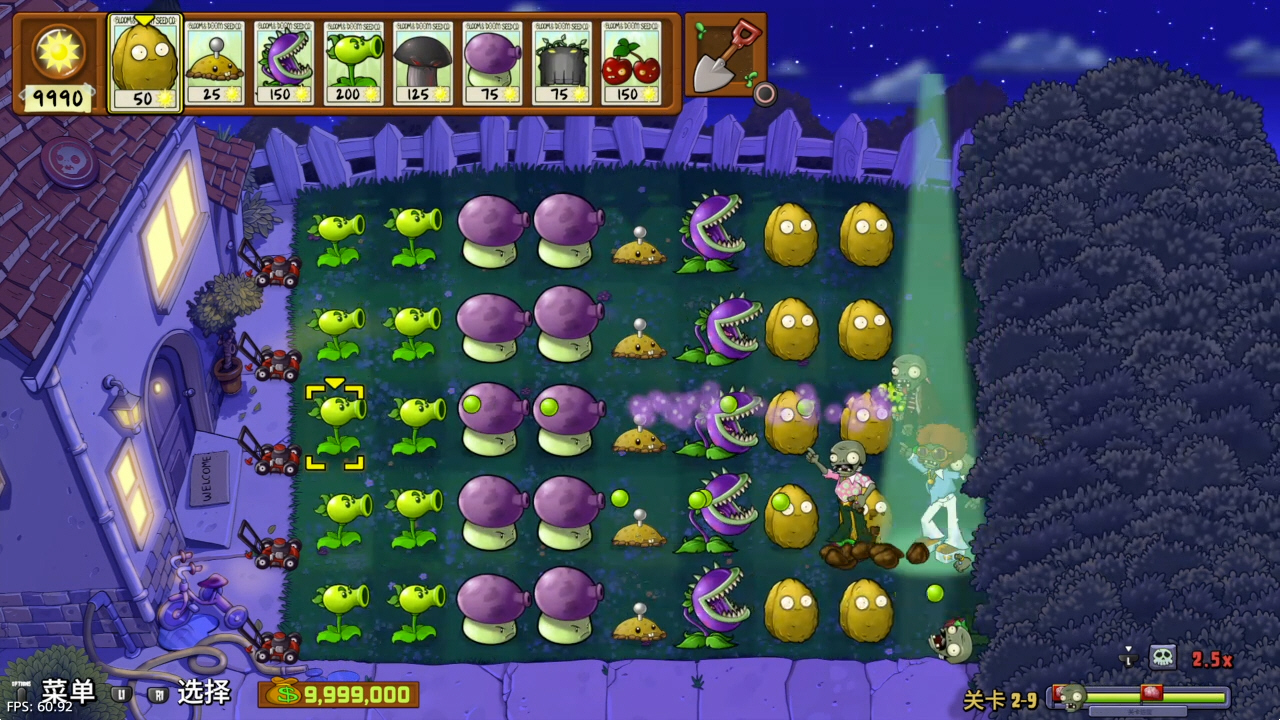This screenshot has height=720, width=1280.
Task: Pick the Cherry Bomb seed packet
Action: (x=631, y=64)
